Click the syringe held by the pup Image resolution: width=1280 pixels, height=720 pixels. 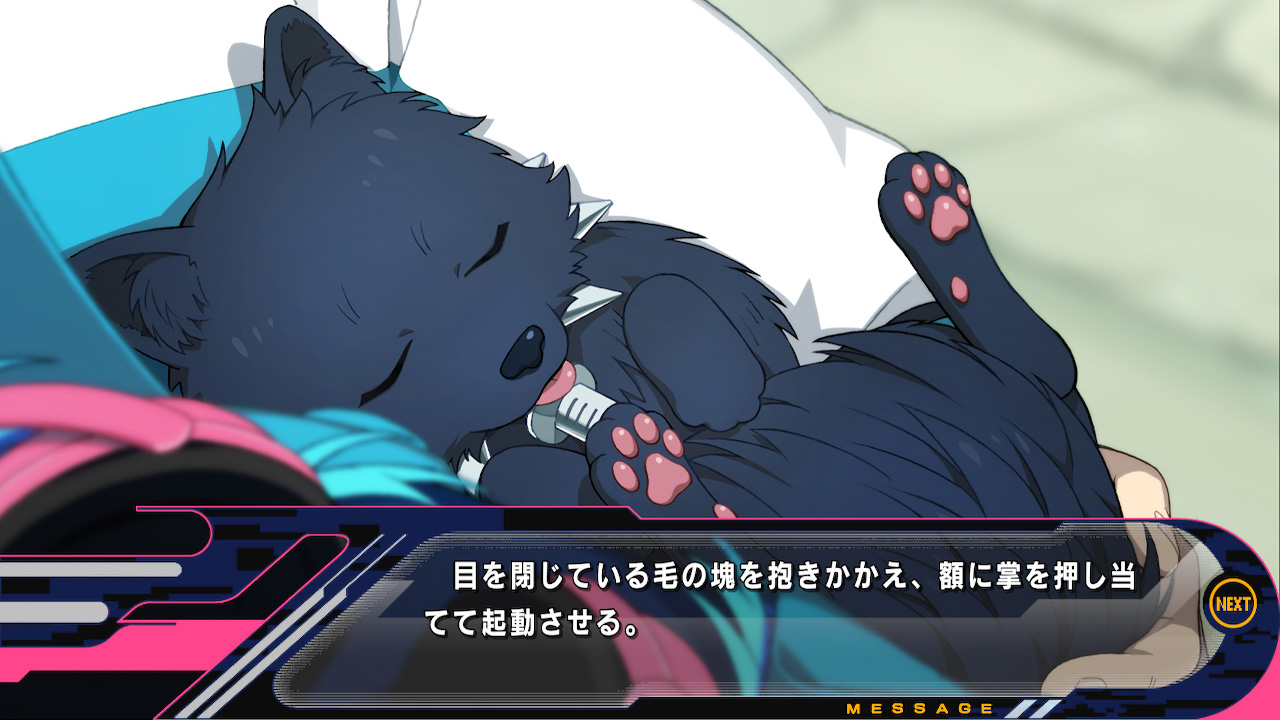[580, 405]
